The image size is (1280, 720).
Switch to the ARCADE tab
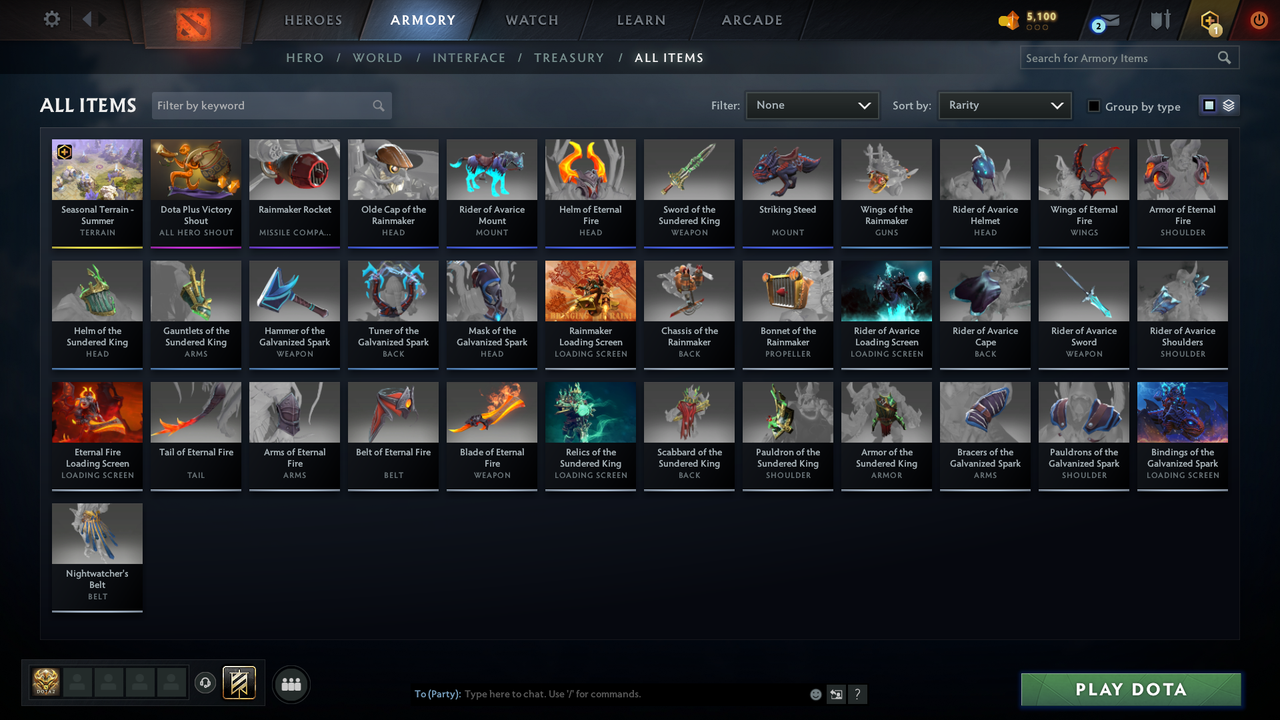751,20
